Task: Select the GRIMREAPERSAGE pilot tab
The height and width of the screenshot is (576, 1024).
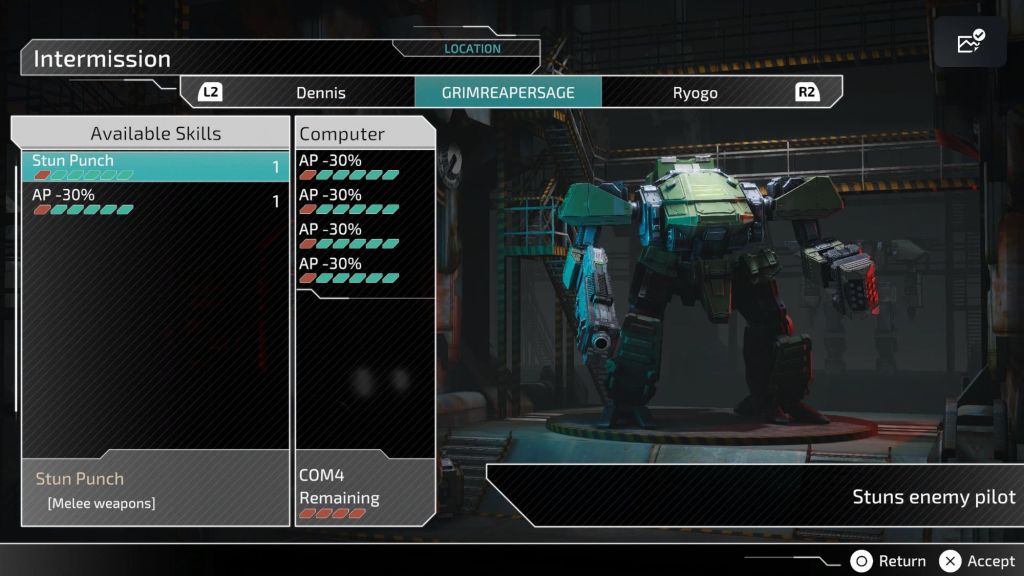Action: [508, 93]
